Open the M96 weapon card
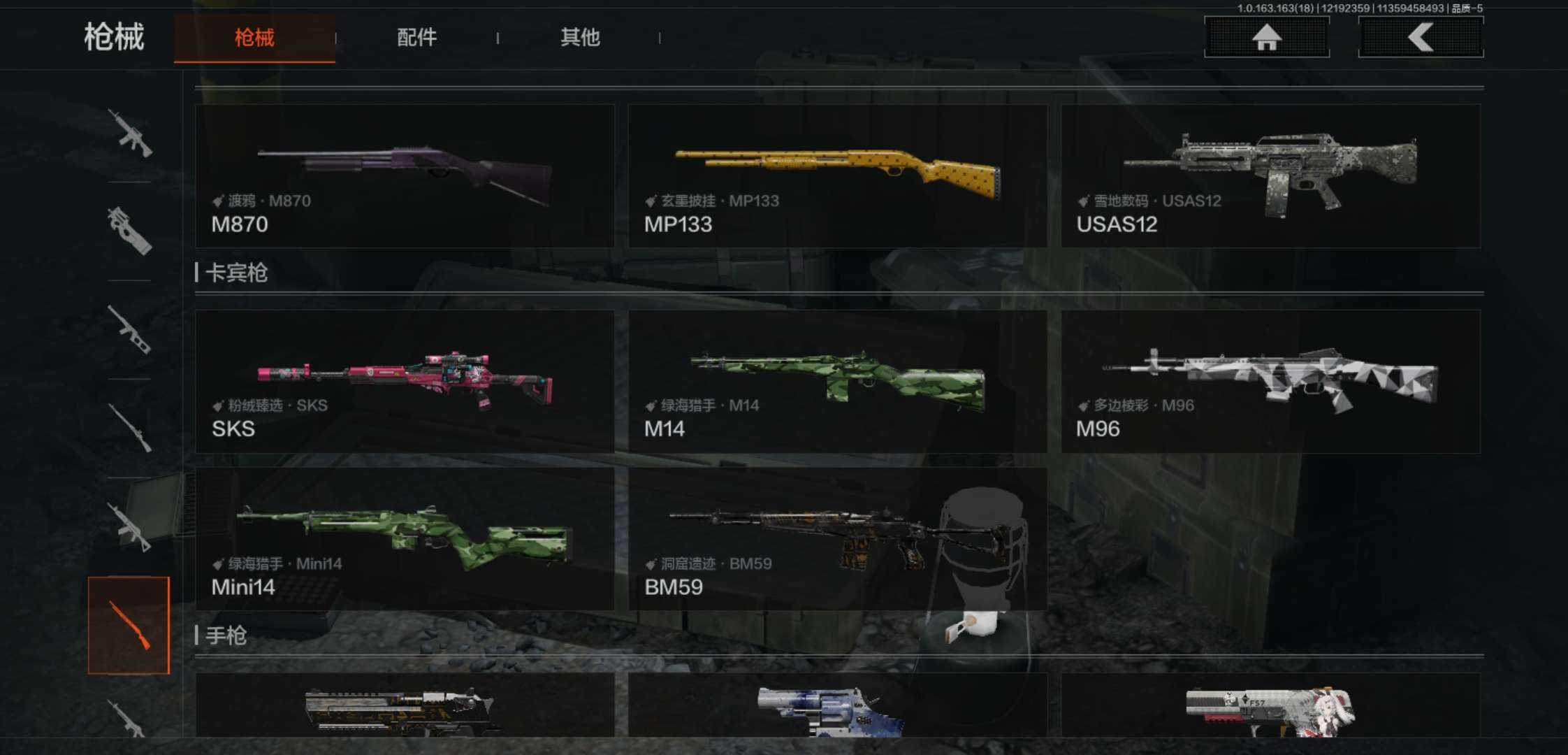The height and width of the screenshot is (755, 1568). [x=1270, y=382]
